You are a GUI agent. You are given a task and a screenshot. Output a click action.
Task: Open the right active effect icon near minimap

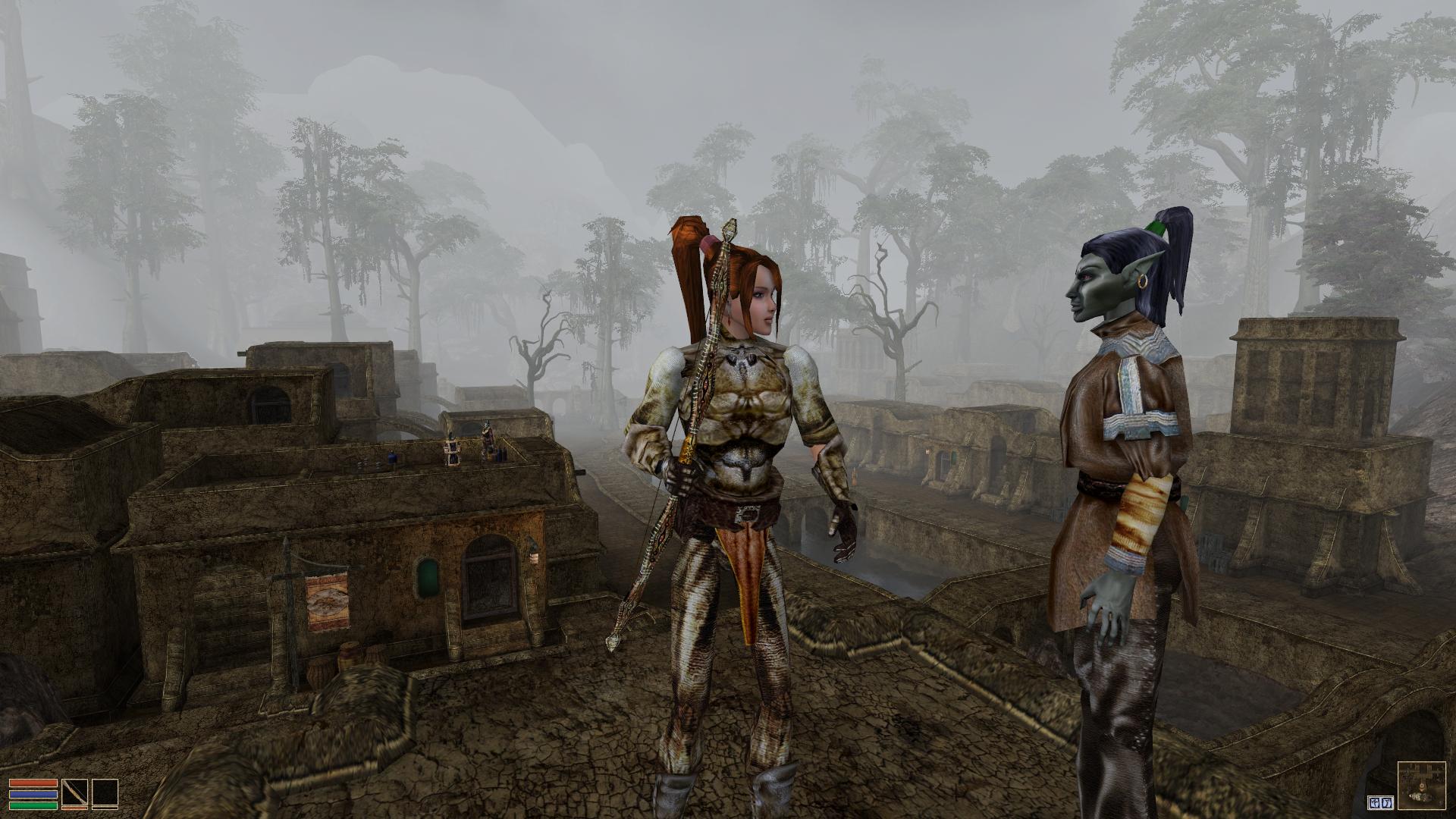click(x=1386, y=802)
